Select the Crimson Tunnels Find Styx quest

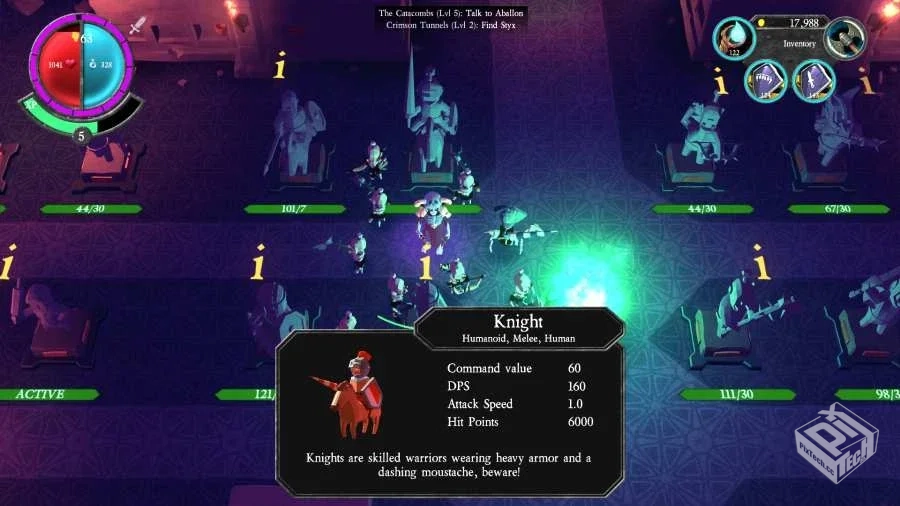(x=451, y=25)
